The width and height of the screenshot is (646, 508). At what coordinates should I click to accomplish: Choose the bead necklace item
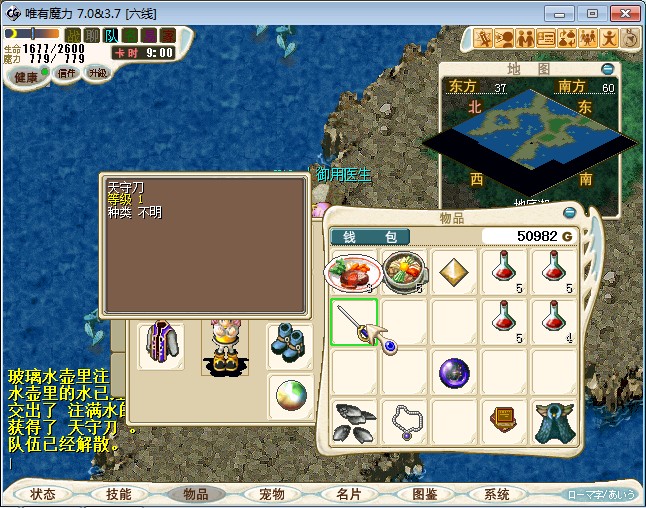coord(404,422)
